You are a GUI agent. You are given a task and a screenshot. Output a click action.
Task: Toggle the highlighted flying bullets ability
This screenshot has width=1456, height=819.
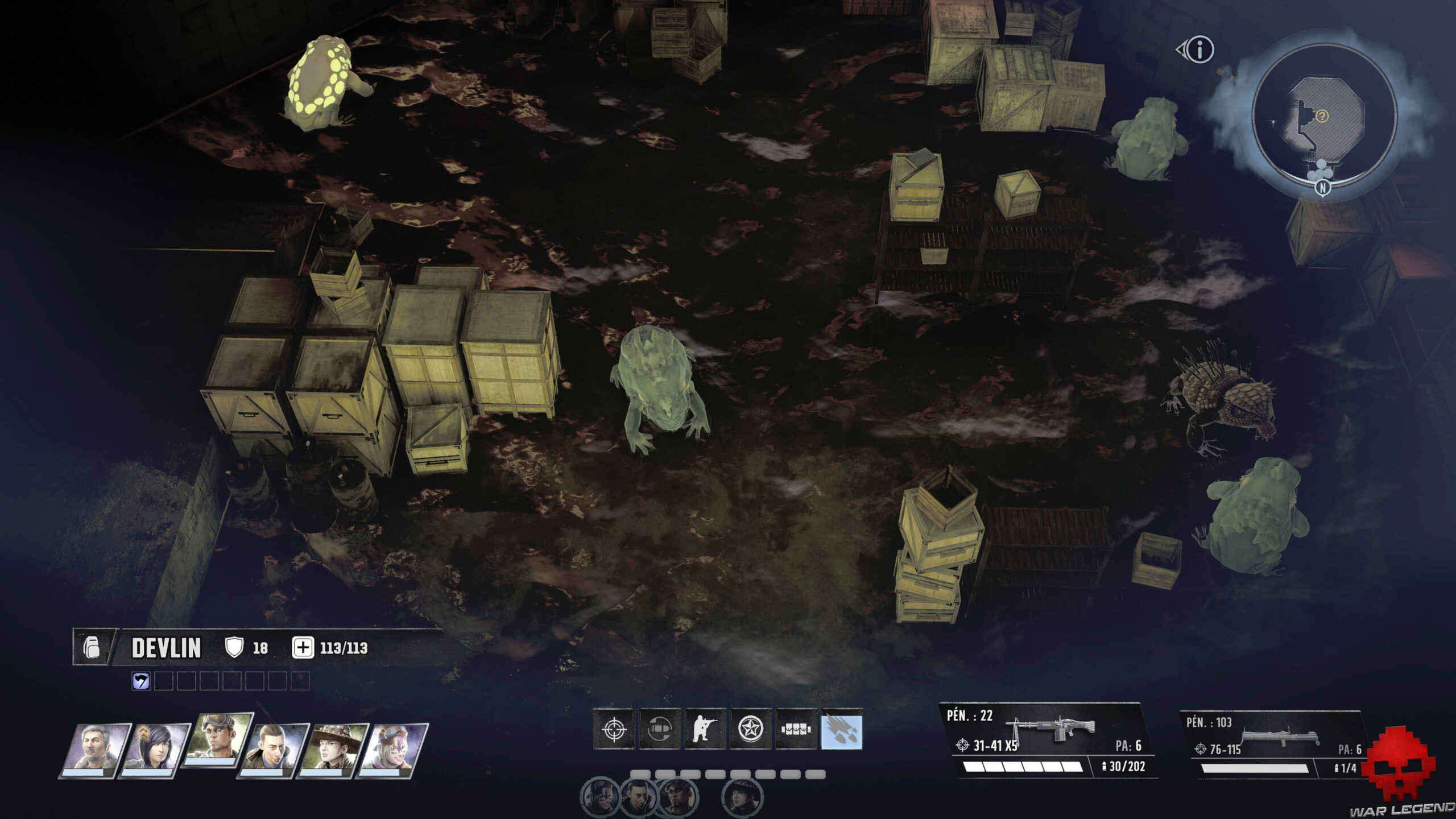(842, 729)
